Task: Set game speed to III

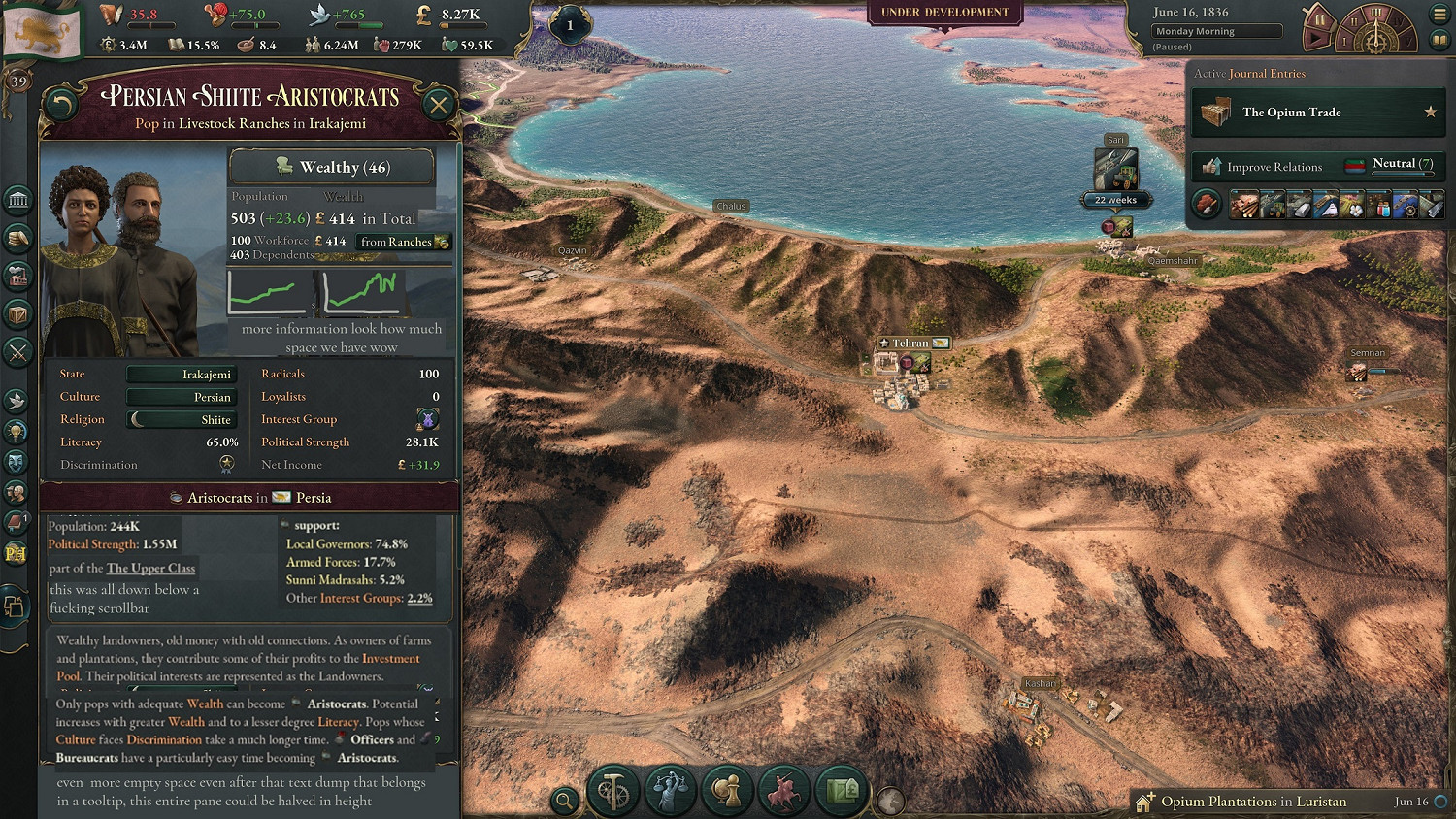Action: [1375, 14]
